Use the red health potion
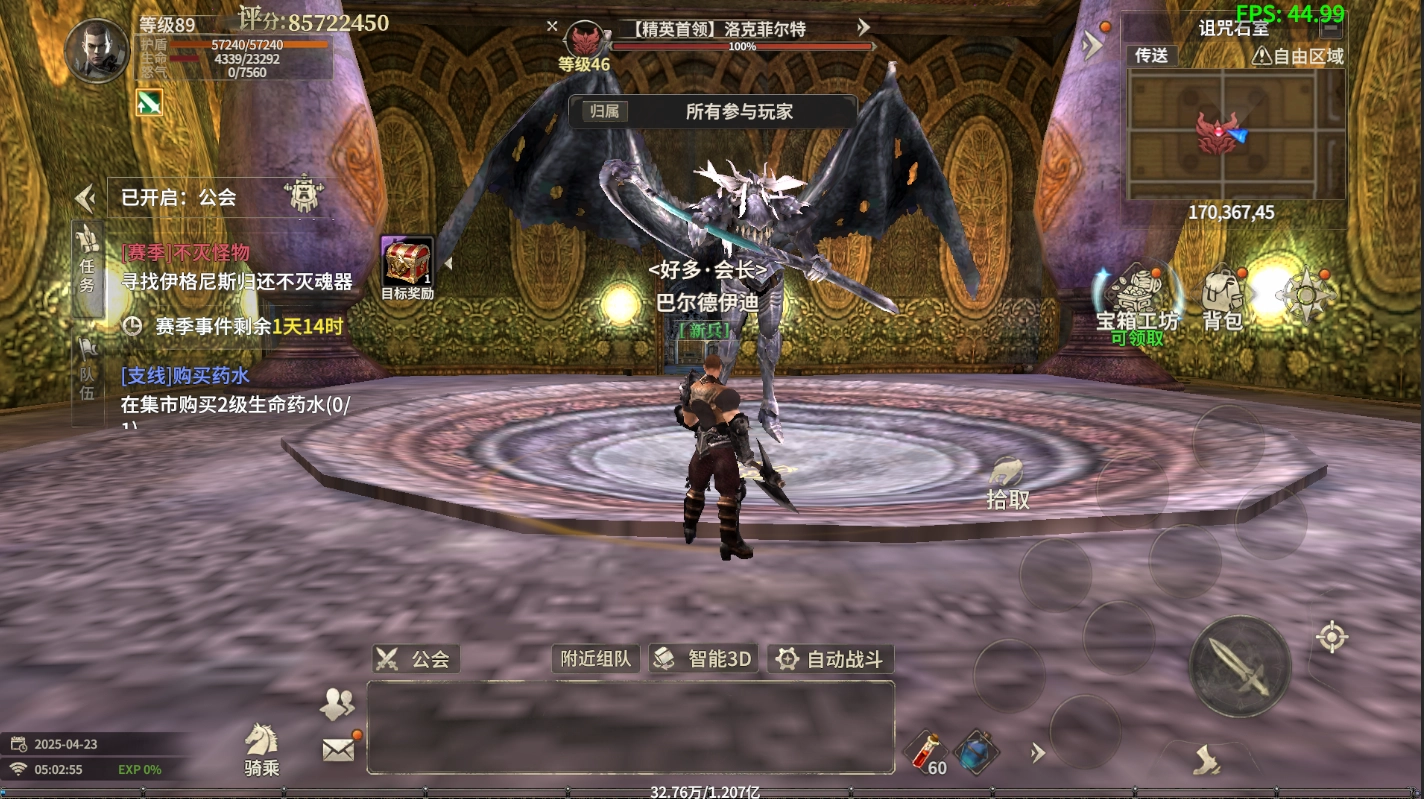Screen dimensions: 1424x799 pyautogui.click(x=925, y=751)
